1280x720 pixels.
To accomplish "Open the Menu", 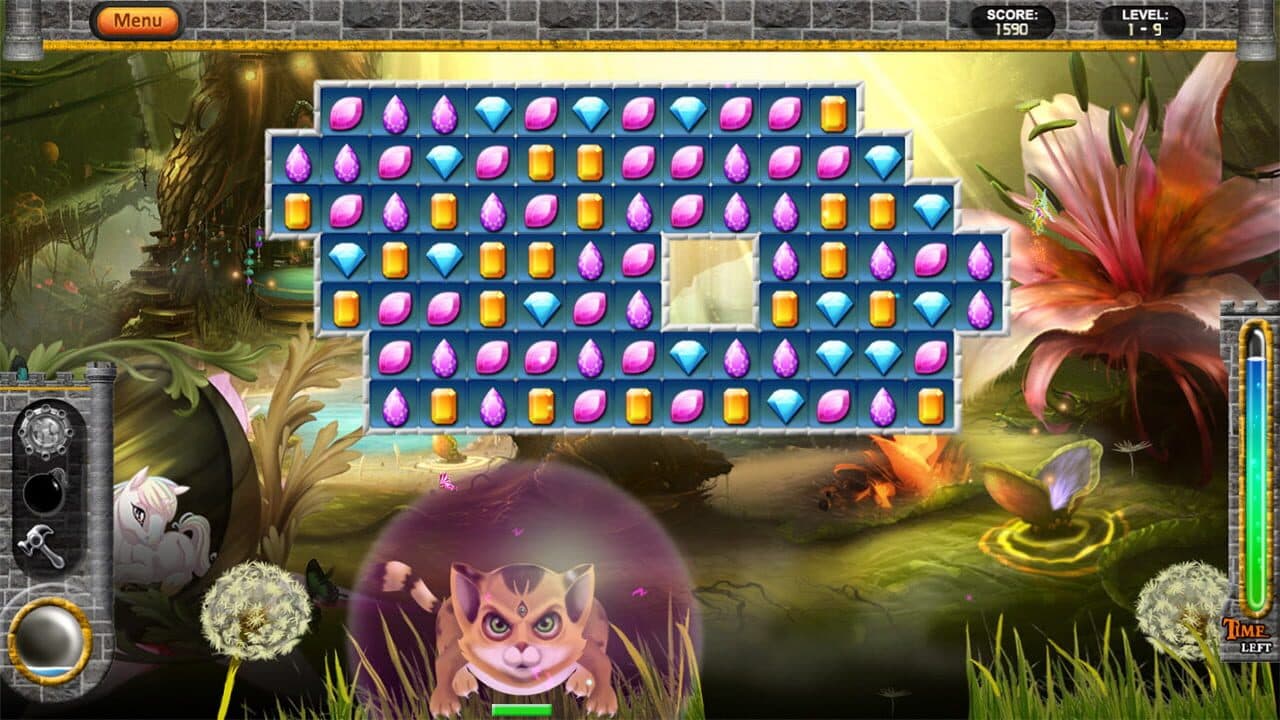I will (138, 19).
